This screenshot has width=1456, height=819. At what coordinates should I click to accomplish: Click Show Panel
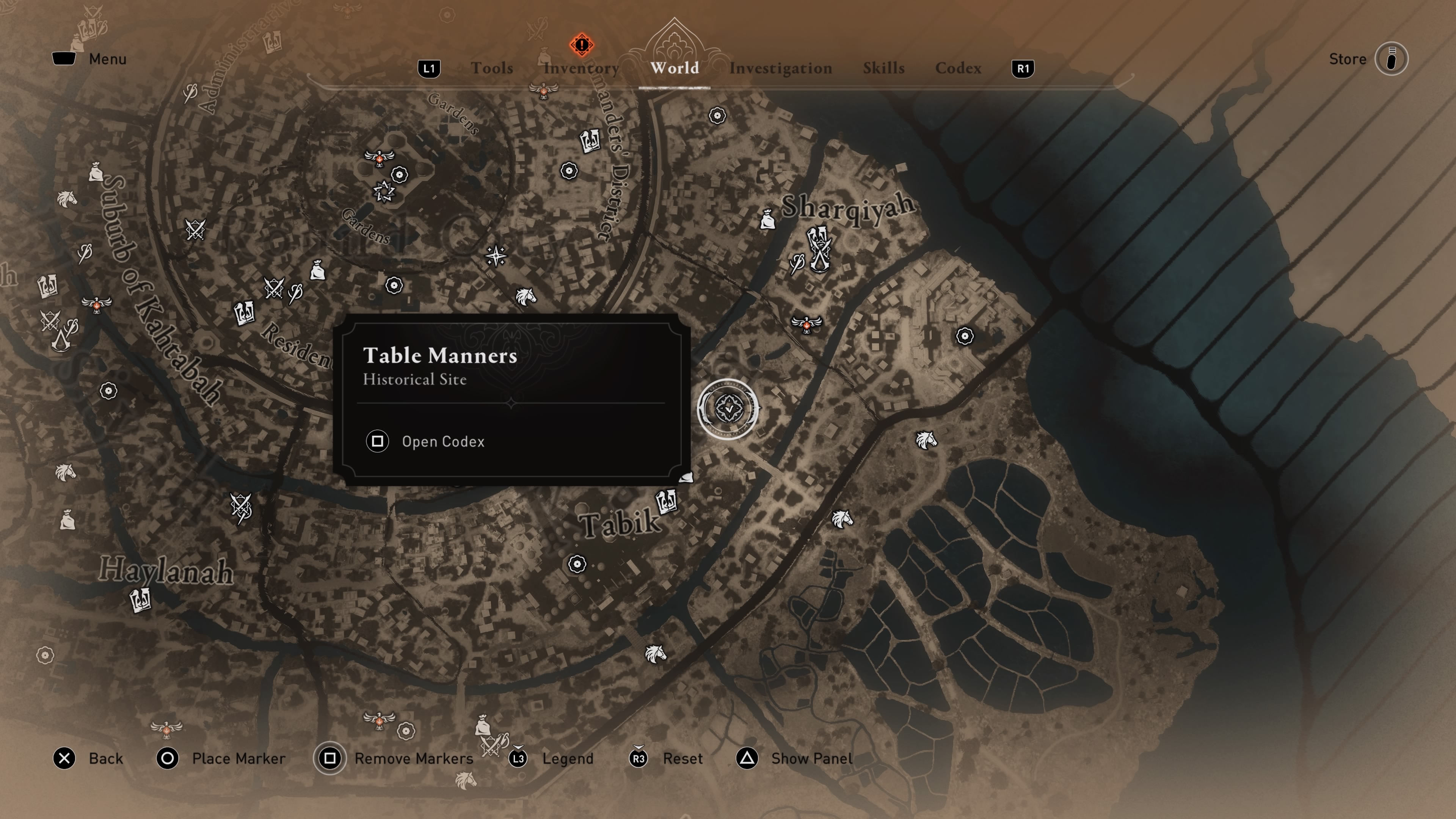(x=794, y=758)
